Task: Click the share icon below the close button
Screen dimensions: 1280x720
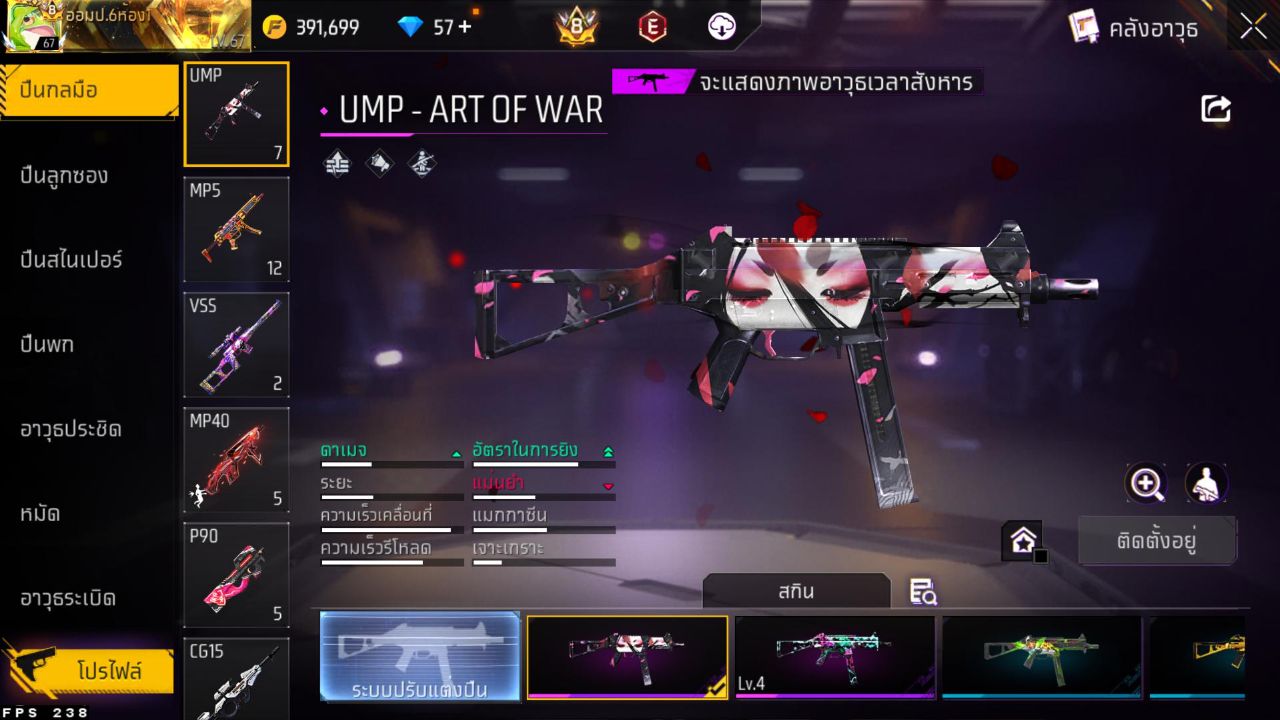Action: pyautogui.click(x=1215, y=108)
